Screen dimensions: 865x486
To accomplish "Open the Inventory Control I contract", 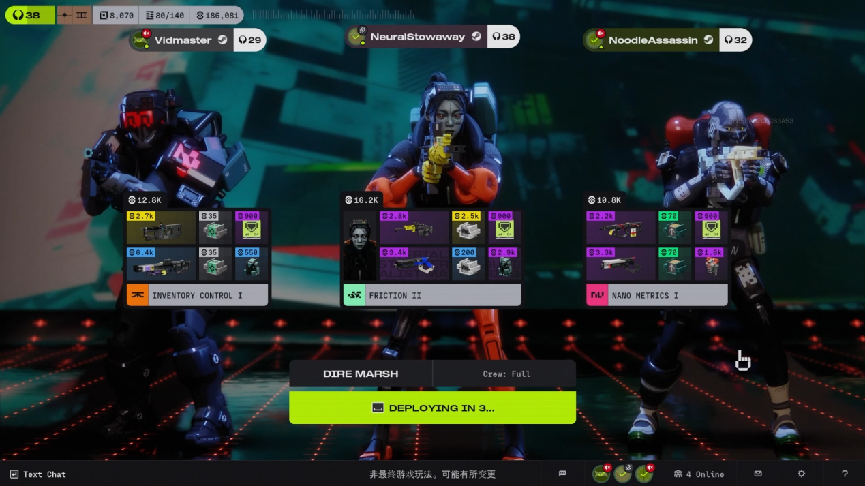I will [197, 295].
